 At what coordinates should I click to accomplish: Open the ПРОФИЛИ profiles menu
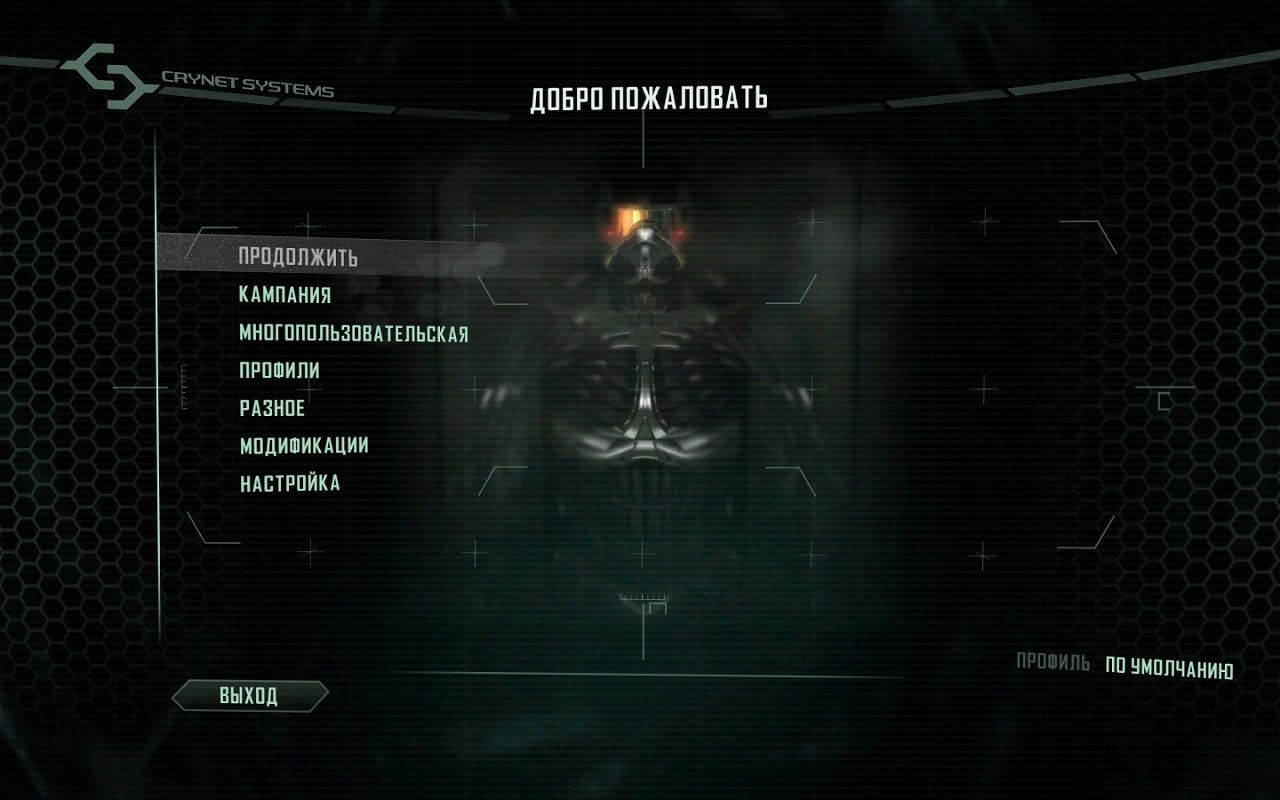(281, 370)
